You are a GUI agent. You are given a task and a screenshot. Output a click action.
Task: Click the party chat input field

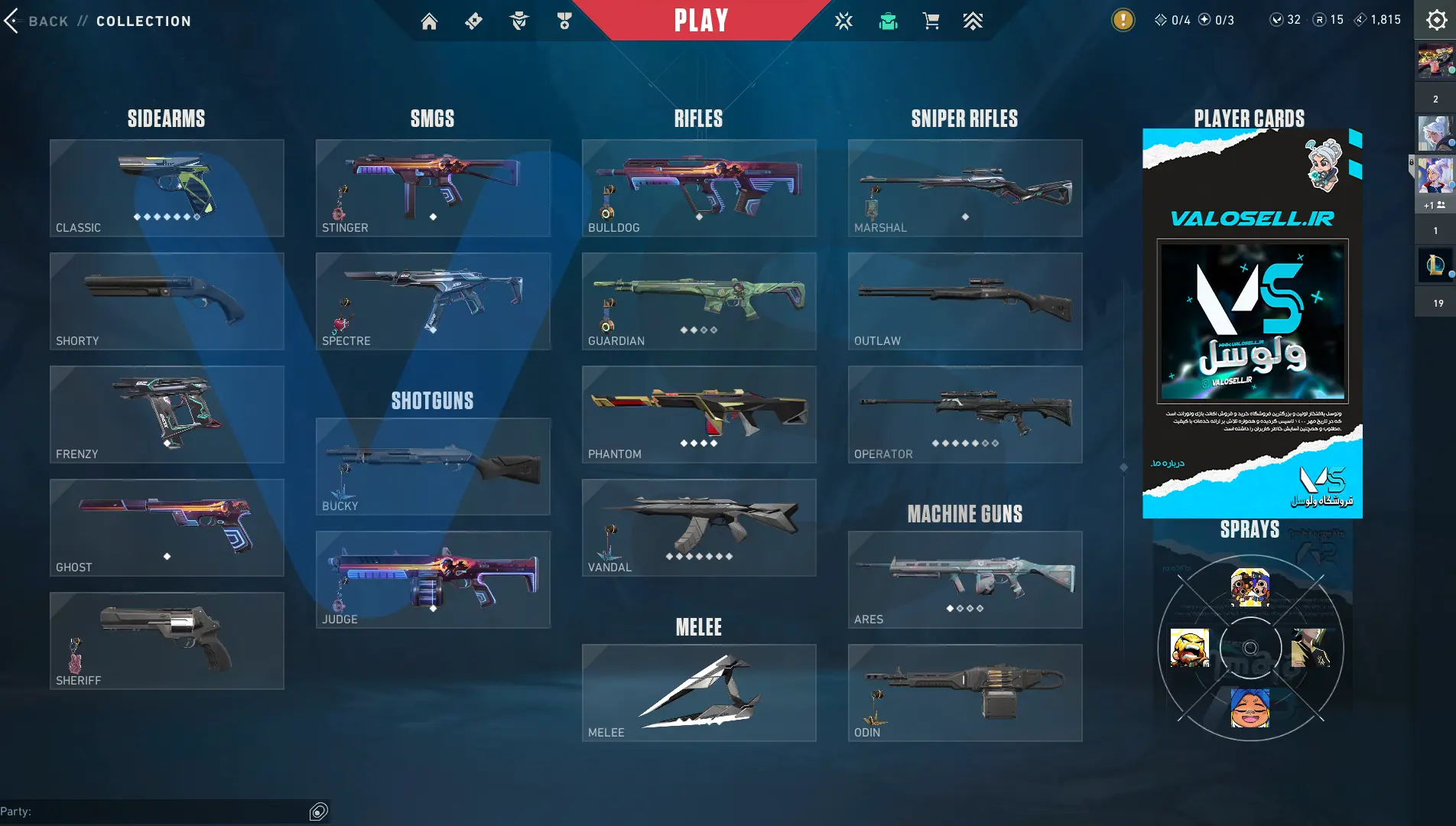click(153, 811)
